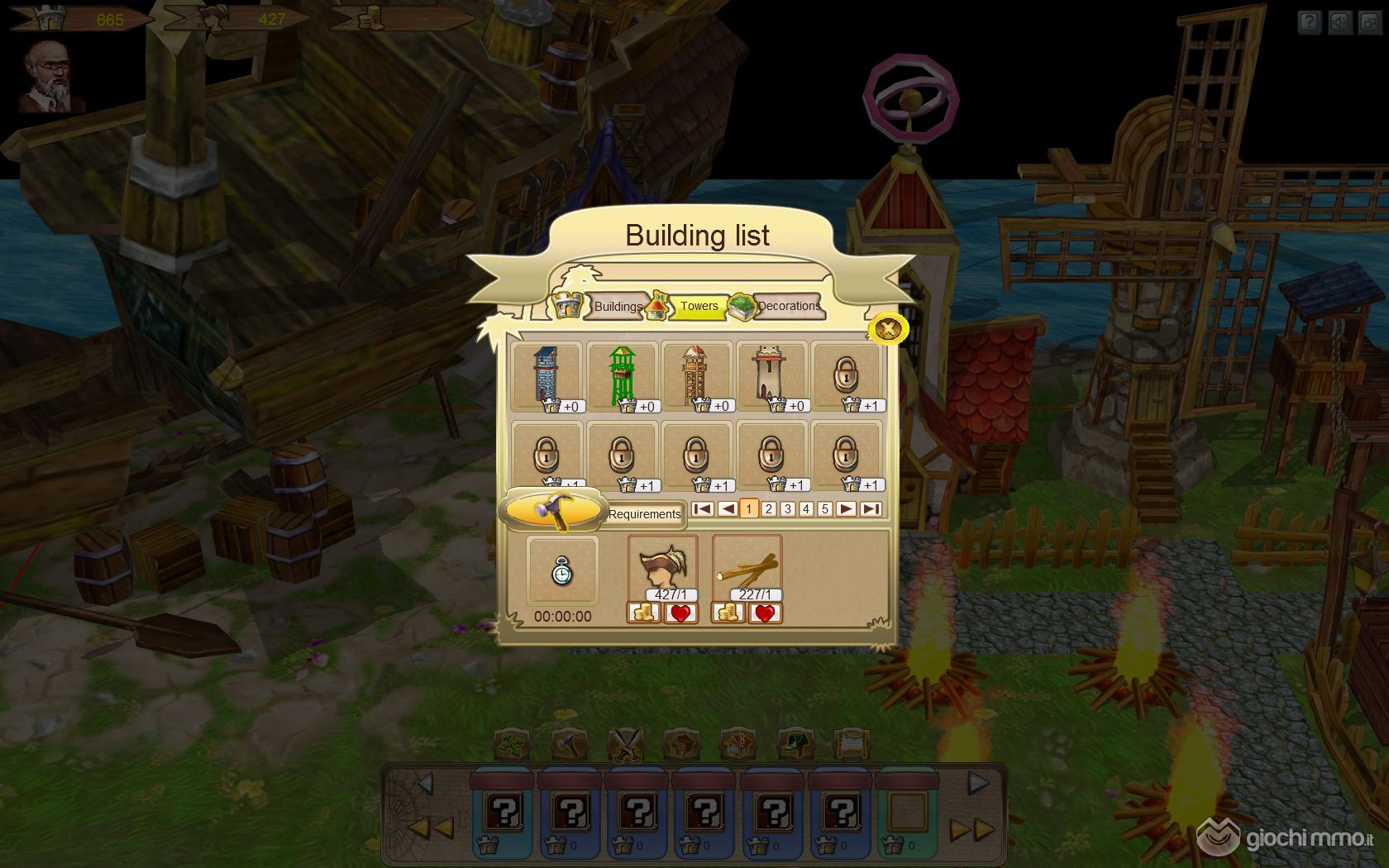Toggle the sound speaker button
This screenshot has width=1389, height=868.
1340,22
